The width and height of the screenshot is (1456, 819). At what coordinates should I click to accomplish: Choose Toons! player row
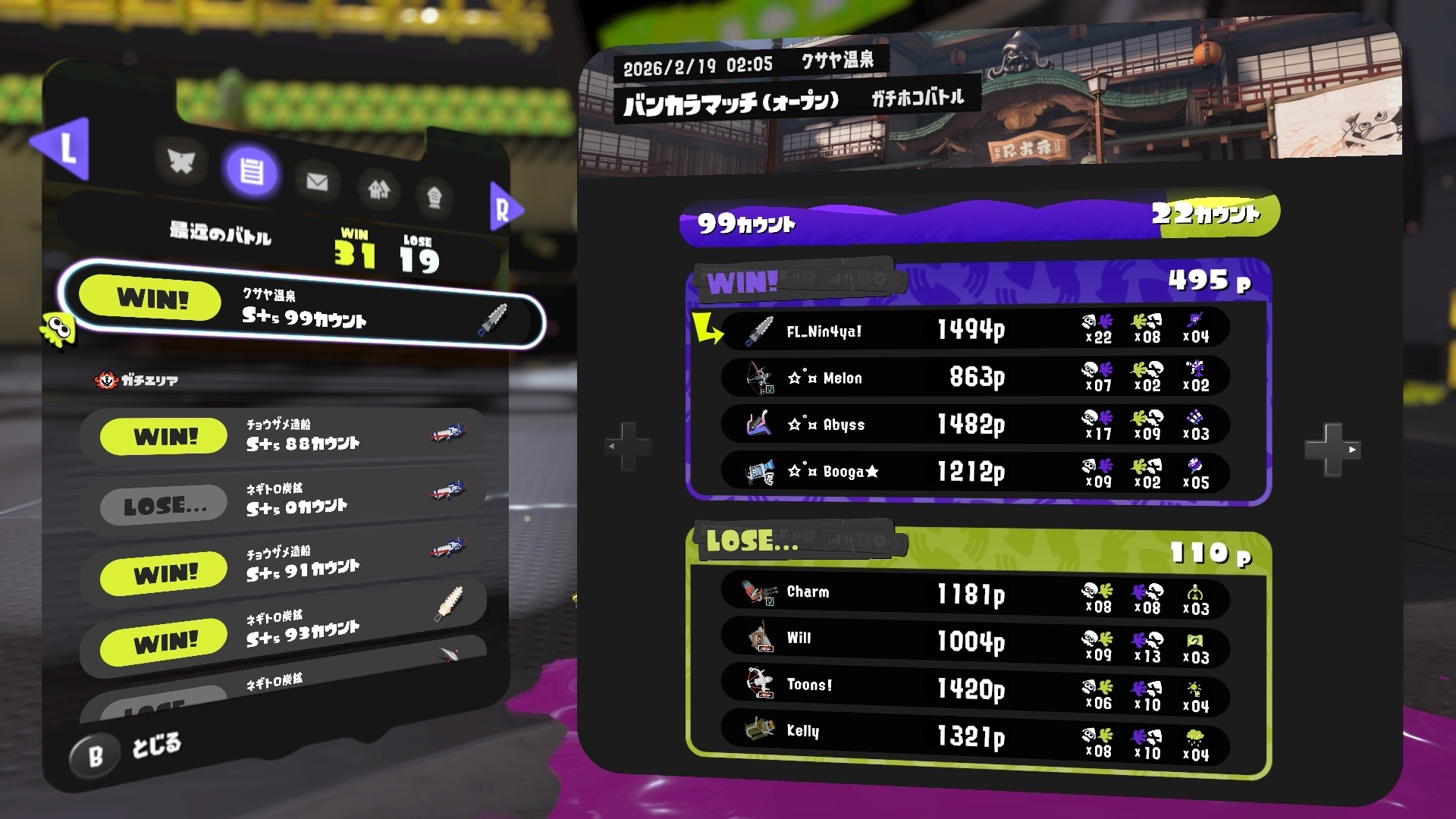pos(974,688)
